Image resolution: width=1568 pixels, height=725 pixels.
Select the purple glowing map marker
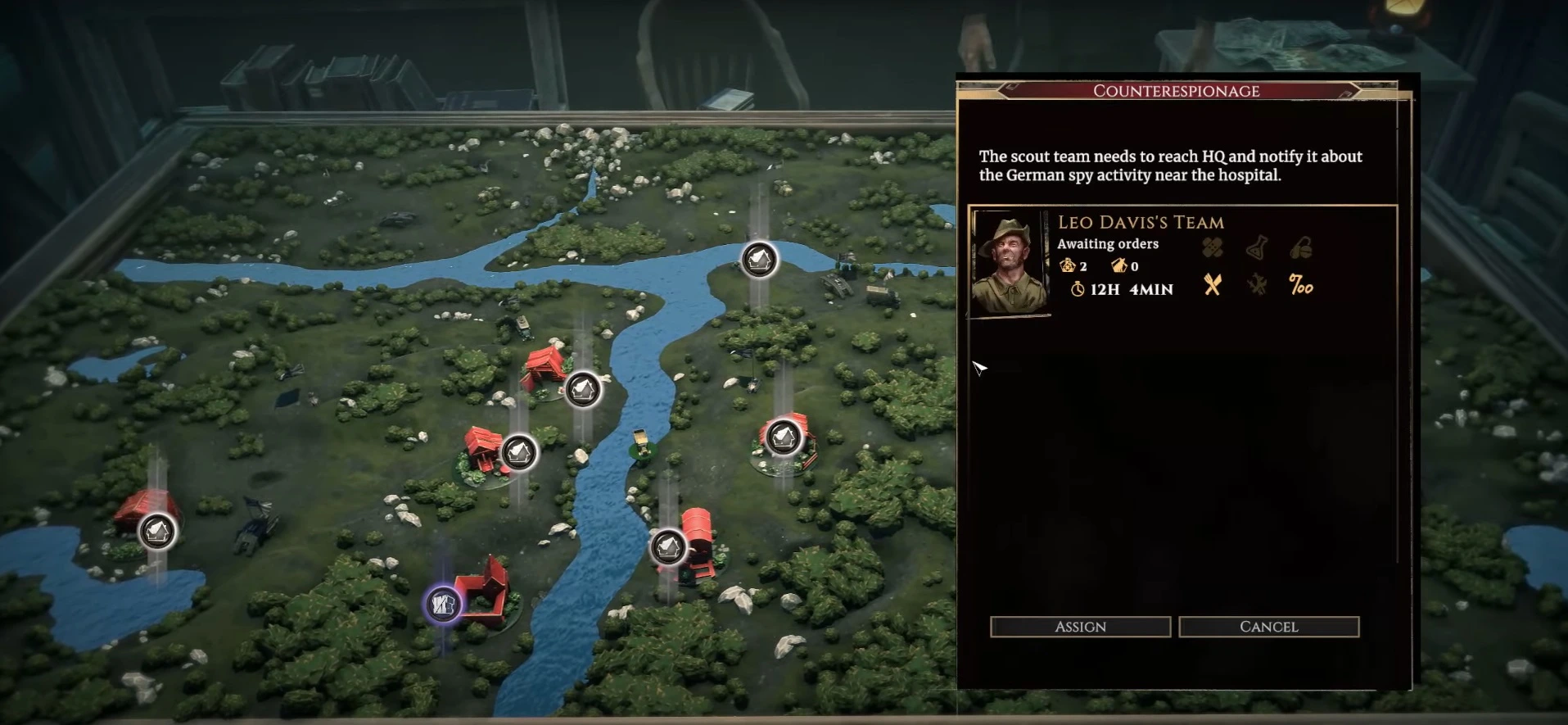tap(443, 605)
